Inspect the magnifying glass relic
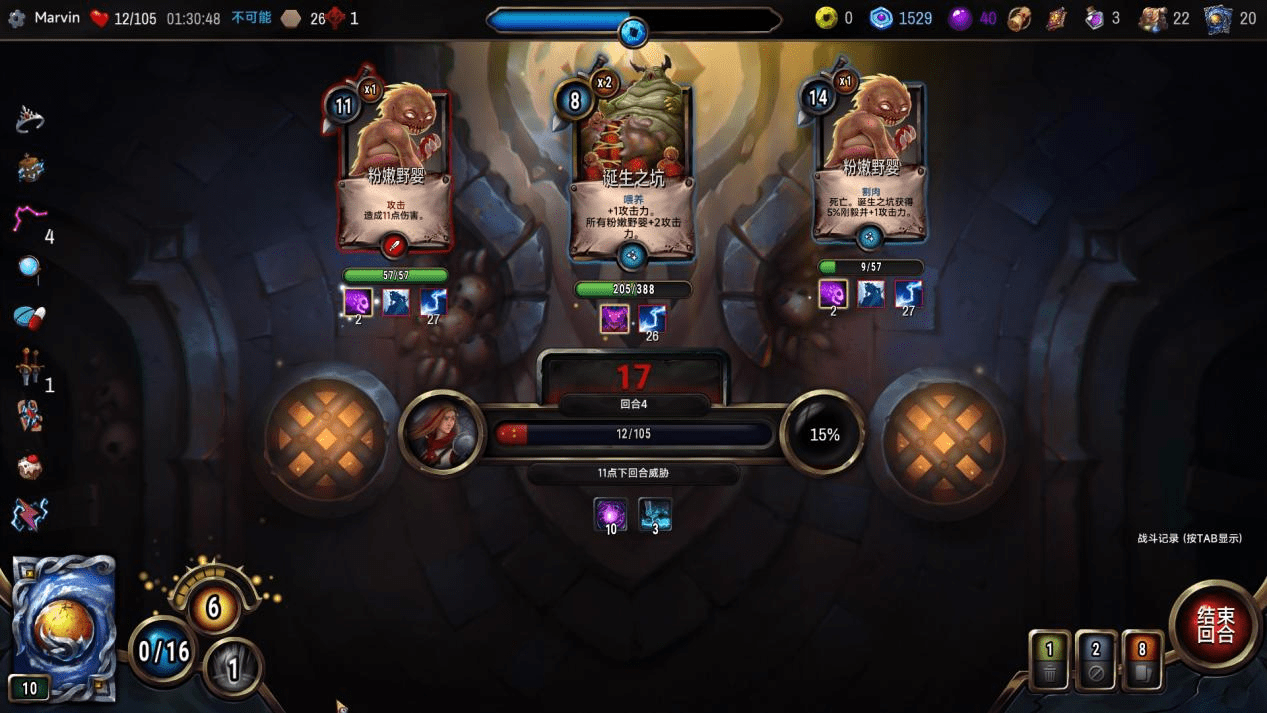Viewport: 1267px width, 713px height. 29,267
